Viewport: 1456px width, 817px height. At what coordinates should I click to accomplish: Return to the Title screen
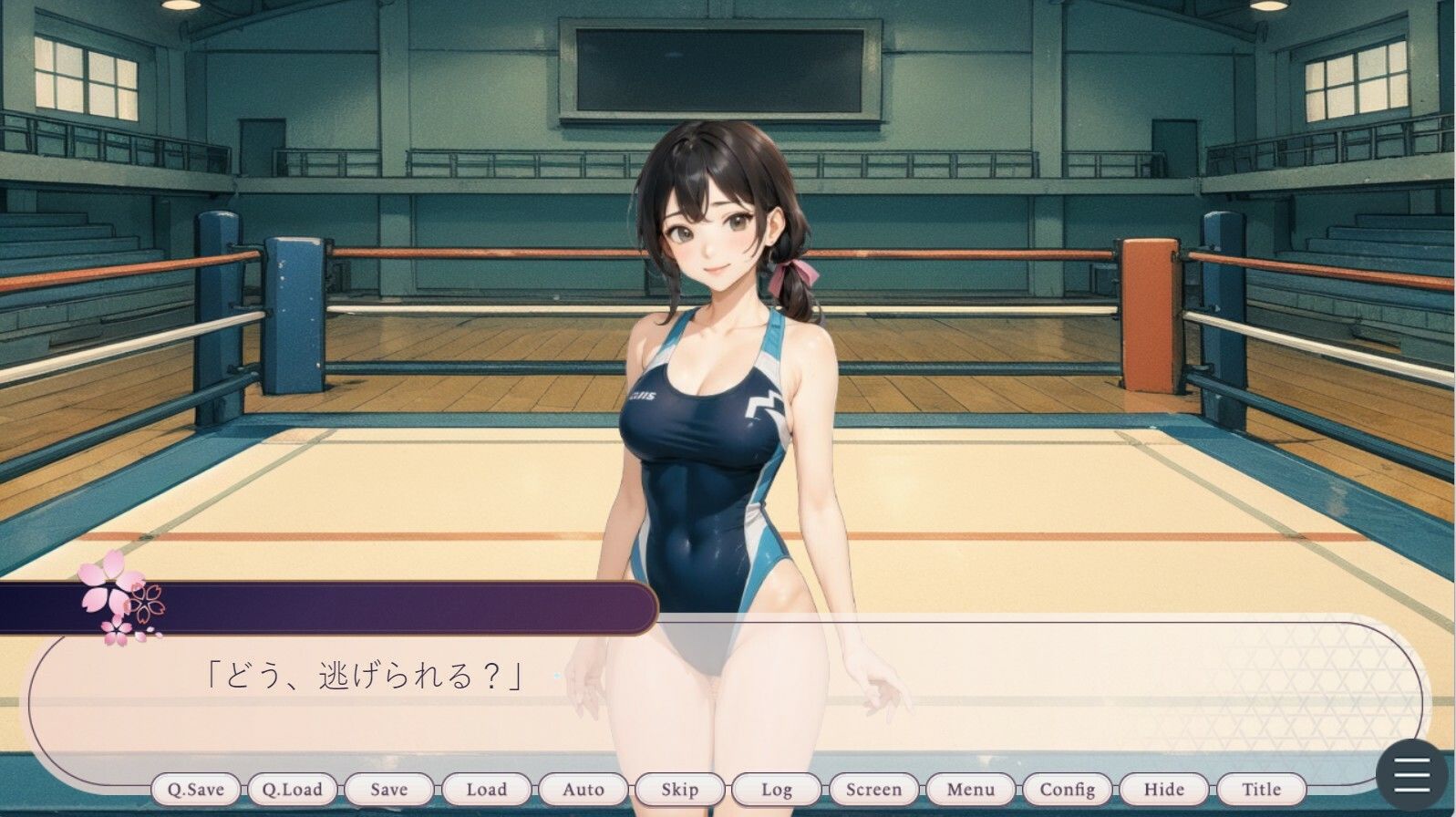1265,790
